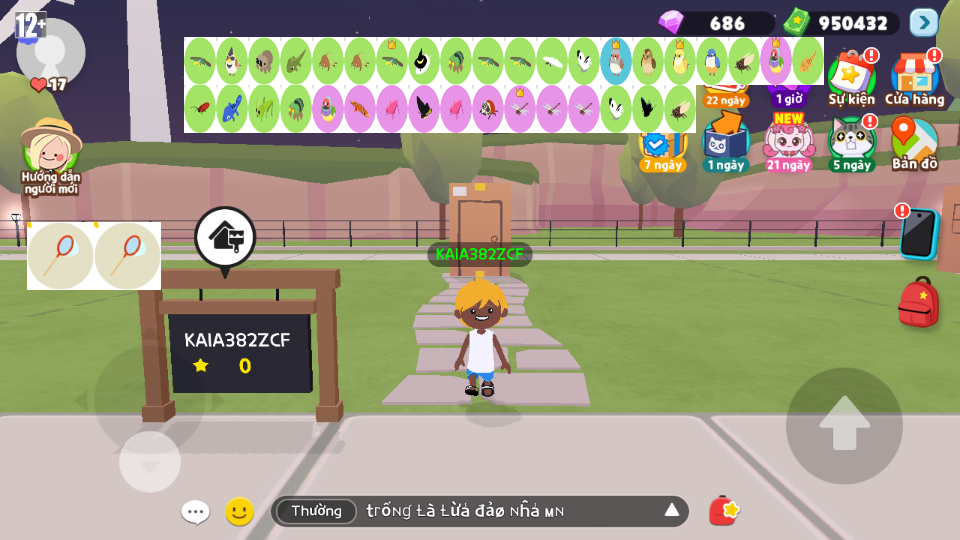960x540 pixels.
Task: Expand chat log with white triangle
Action: [672, 511]
